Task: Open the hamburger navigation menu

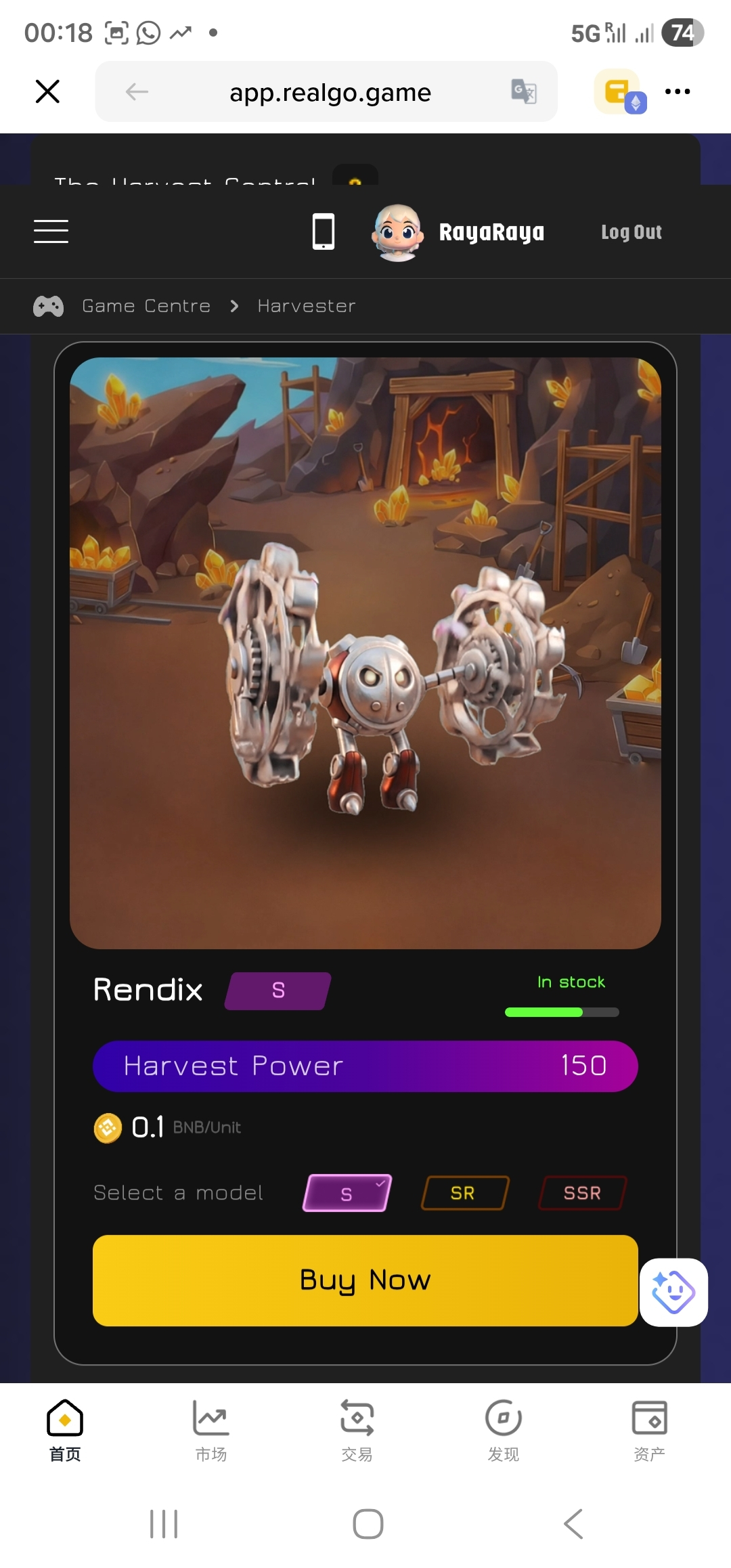Action: pos(51,232)
